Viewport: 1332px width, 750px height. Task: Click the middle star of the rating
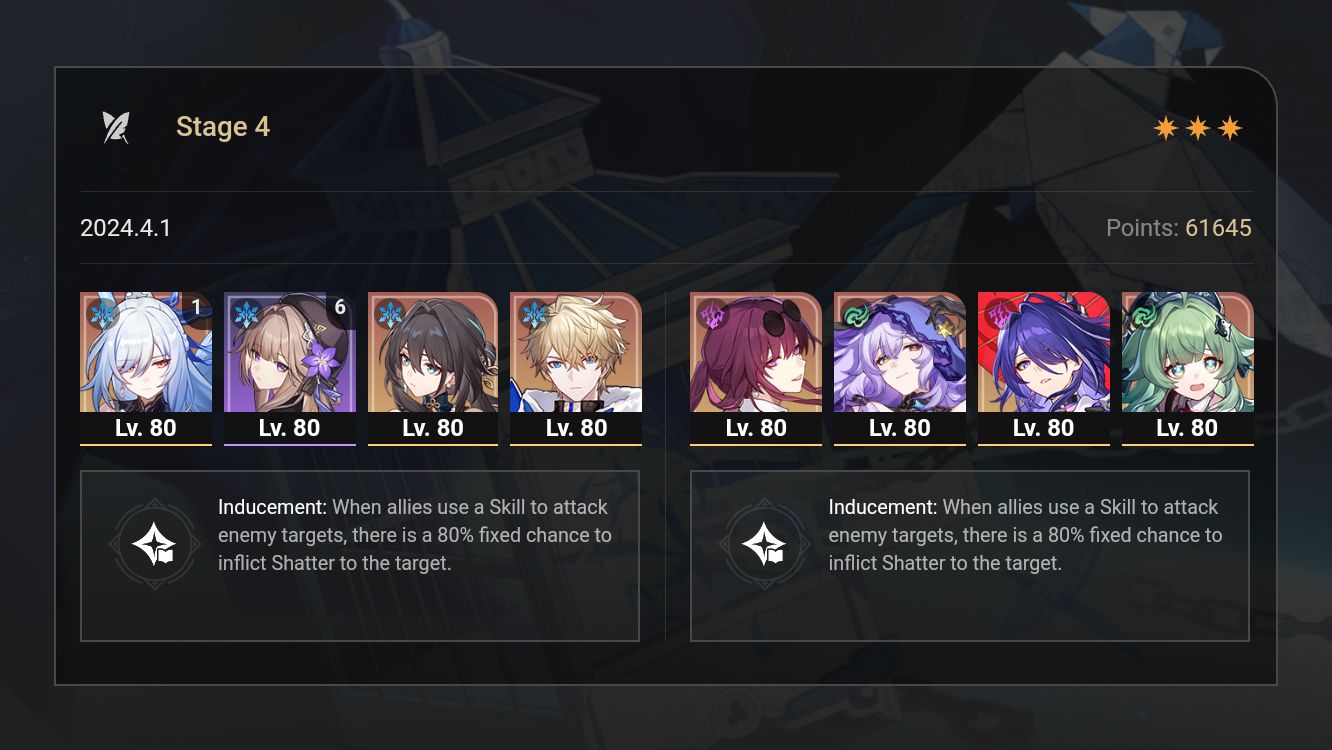coord(1199,127)
